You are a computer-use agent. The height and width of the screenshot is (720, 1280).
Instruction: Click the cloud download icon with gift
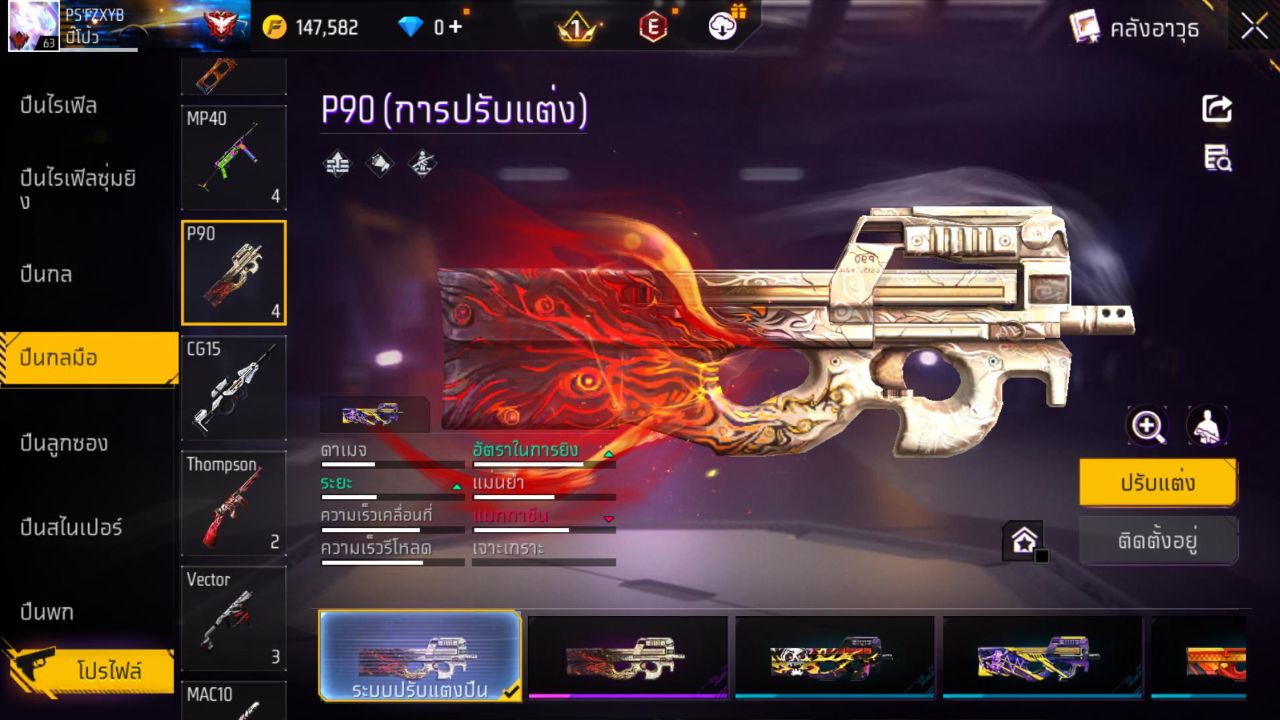(x=720, y=27)
